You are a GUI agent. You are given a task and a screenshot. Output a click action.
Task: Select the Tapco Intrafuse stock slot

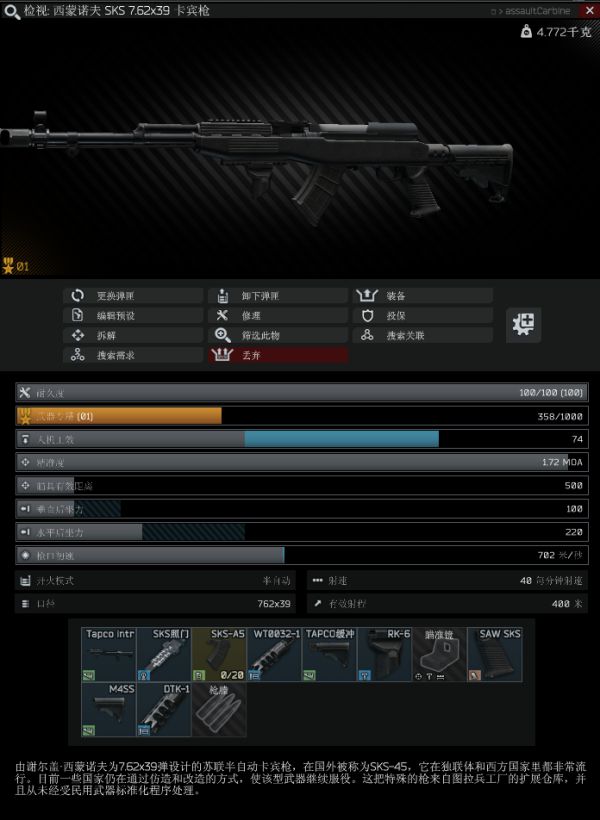[x=109, y=655]
